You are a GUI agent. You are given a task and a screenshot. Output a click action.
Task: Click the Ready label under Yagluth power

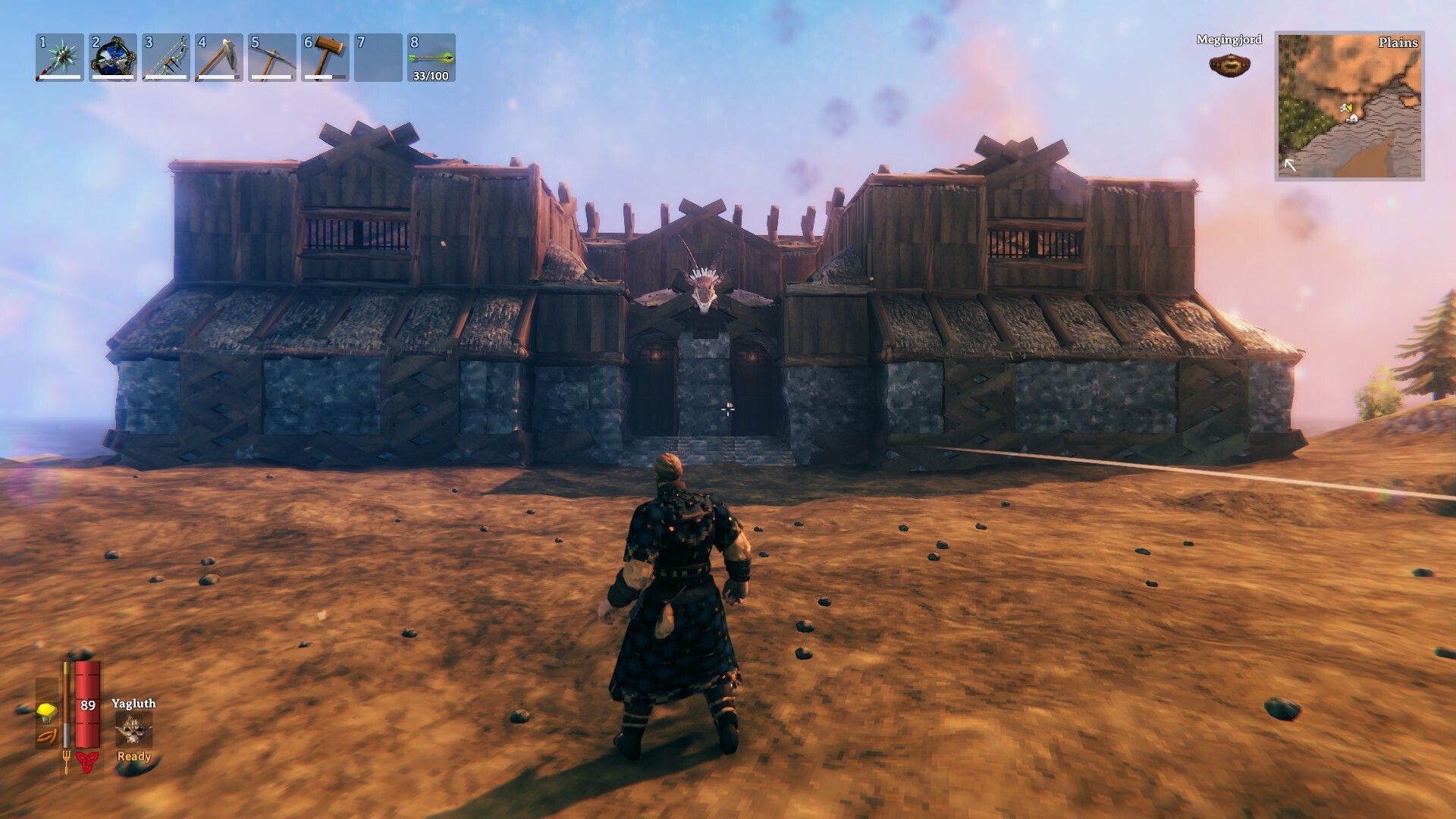tap(133, 758)
